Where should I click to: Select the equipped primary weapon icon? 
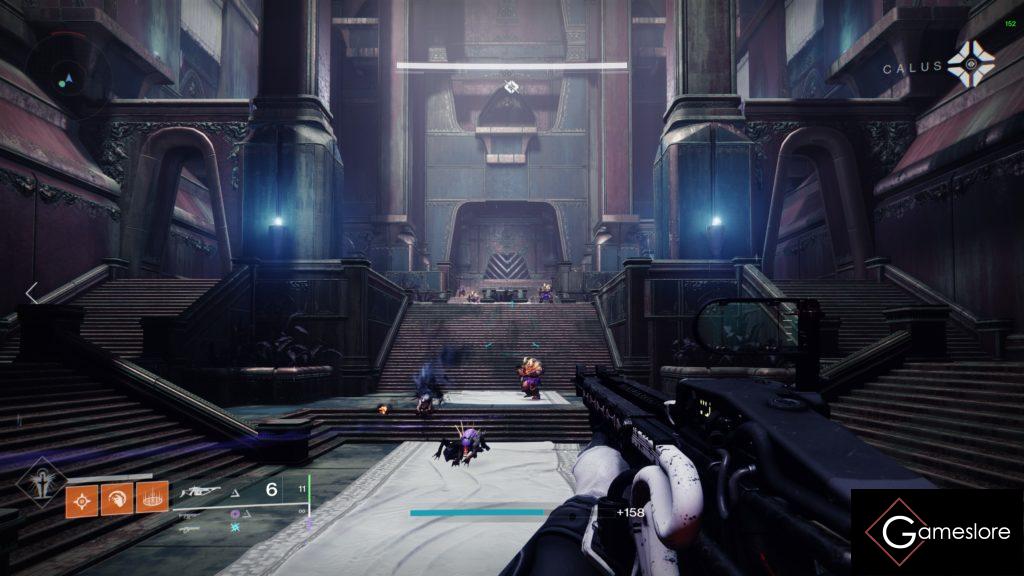click(200, 491)
